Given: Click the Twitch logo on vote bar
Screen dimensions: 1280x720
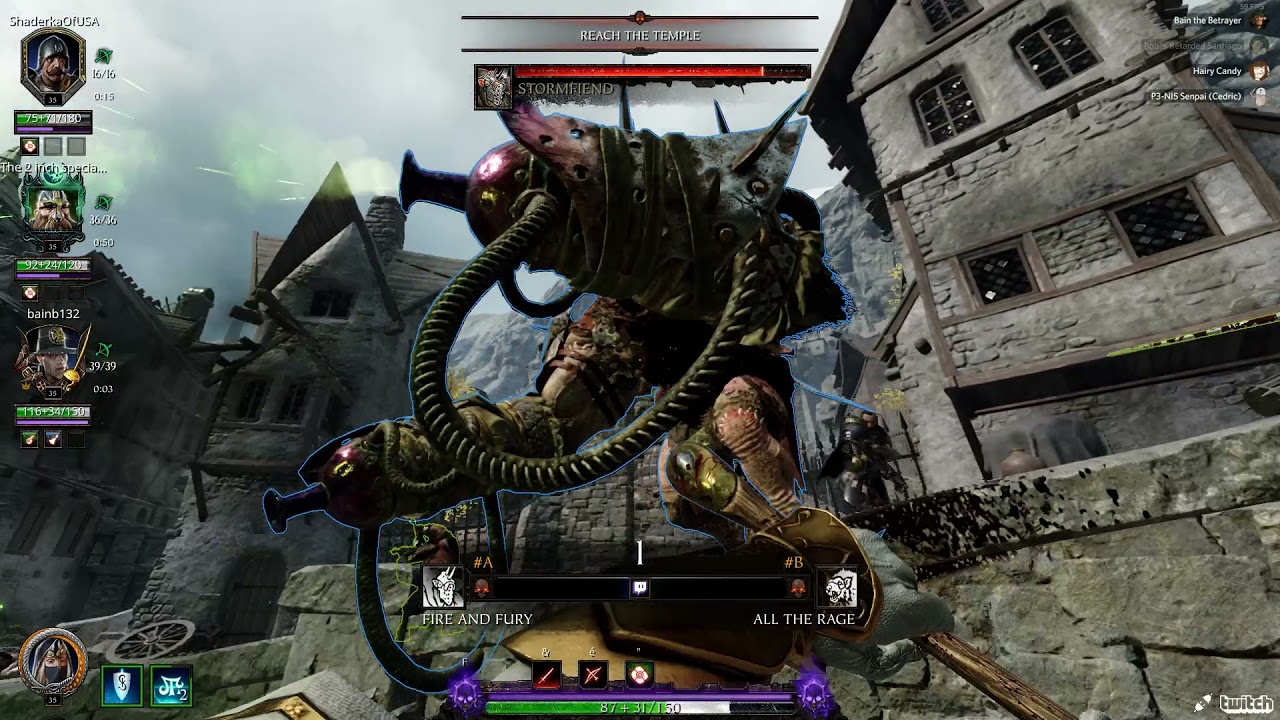Looking at the screenshot, I should 640,588.
